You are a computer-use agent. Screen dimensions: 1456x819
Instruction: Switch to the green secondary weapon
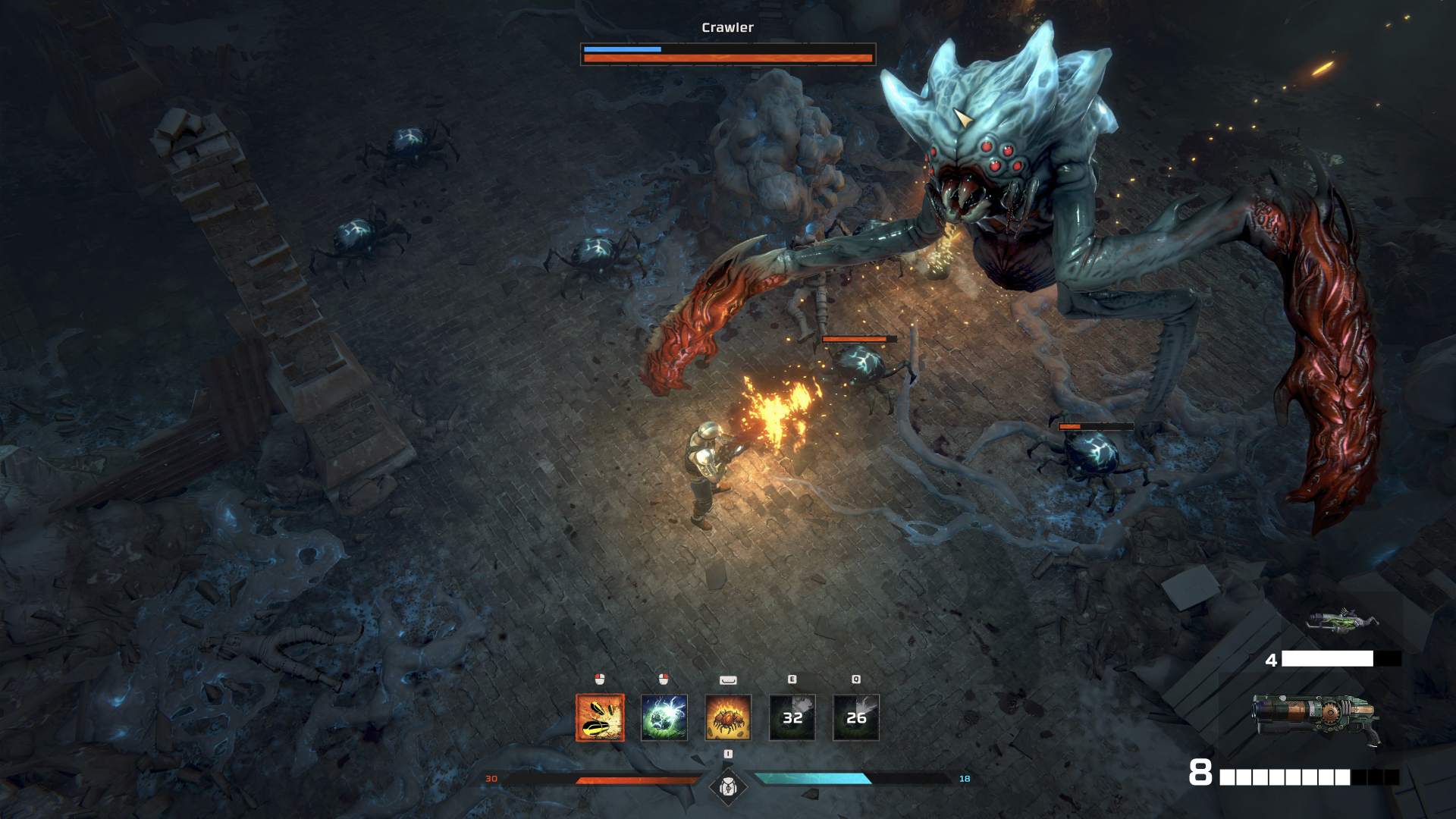pos(1341,622)
